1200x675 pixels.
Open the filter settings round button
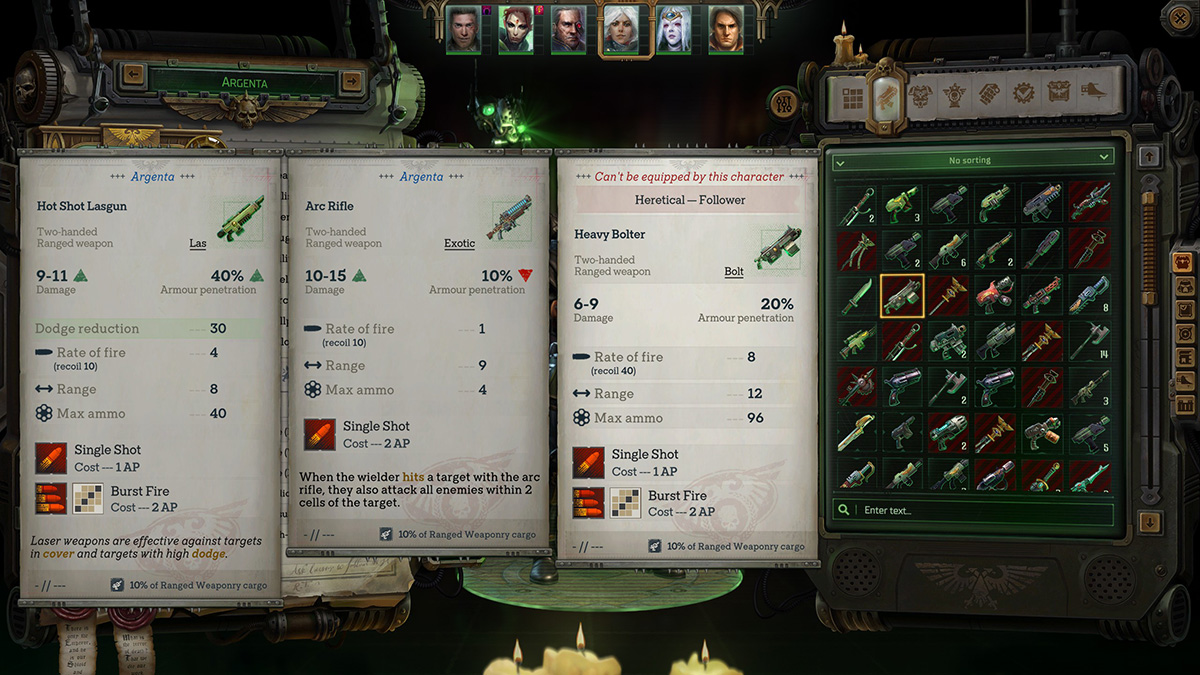(x=784, y=101)
